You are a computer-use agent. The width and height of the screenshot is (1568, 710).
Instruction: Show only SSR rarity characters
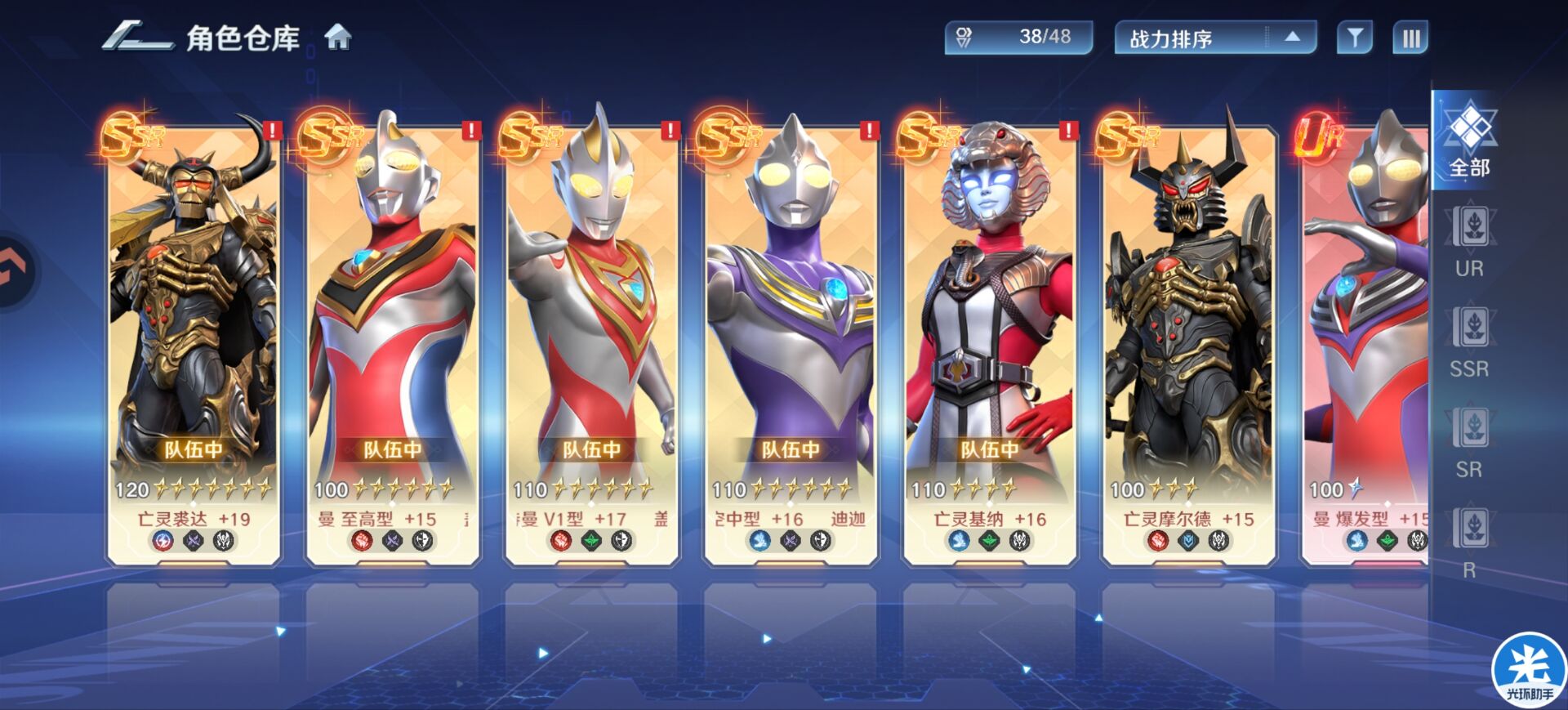pos(1469,342)
